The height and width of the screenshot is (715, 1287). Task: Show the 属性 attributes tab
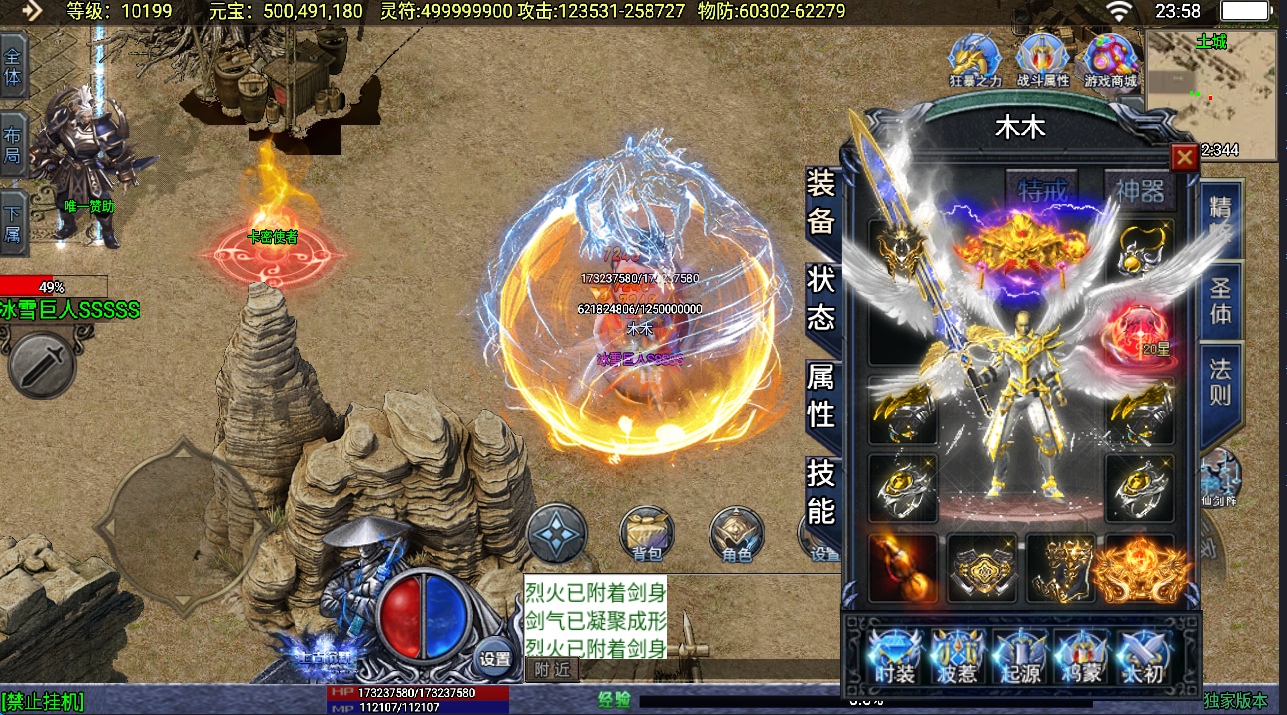(x=821, y=395)
